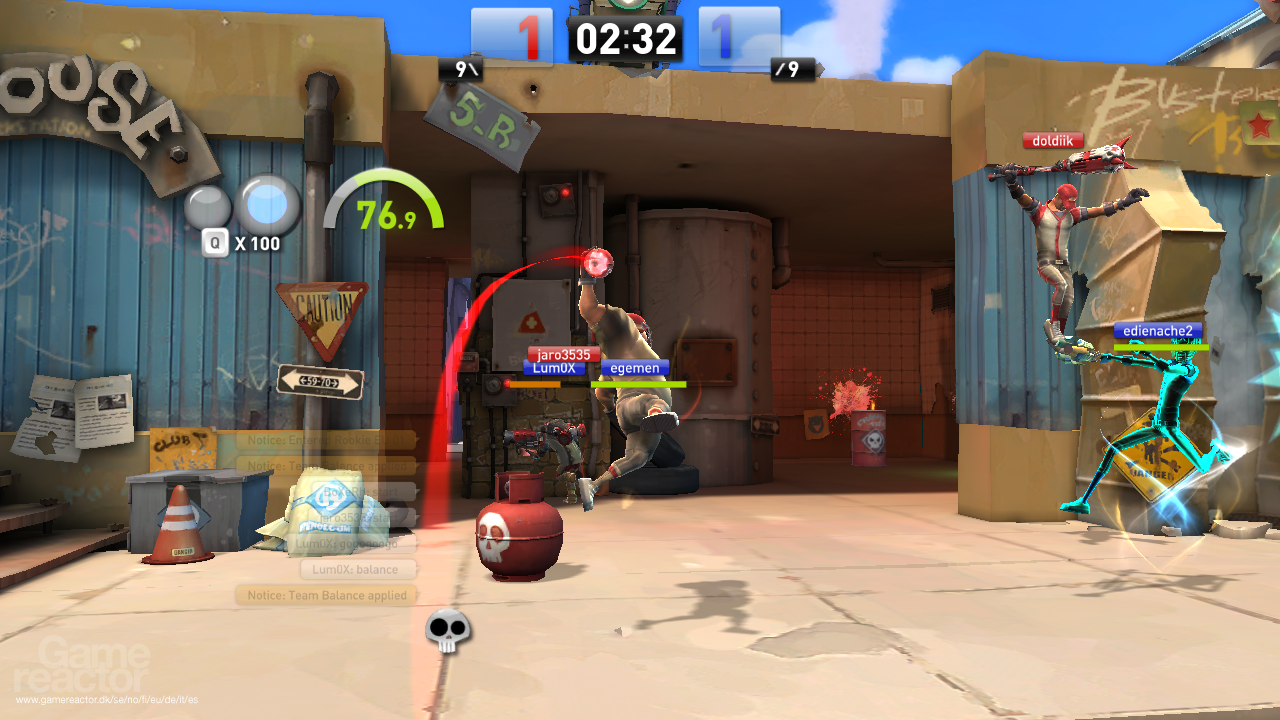Click the CAUTION warning sign
Image resolution: width=1280 pixels, height=720 pixels.
click(x=320, y=305)
